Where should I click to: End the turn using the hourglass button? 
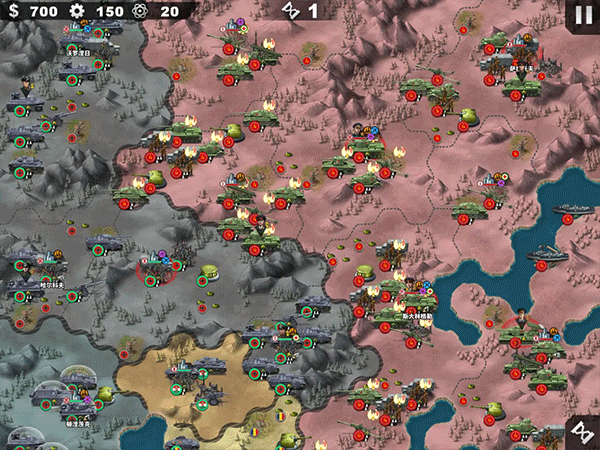(x=582, y=431)
